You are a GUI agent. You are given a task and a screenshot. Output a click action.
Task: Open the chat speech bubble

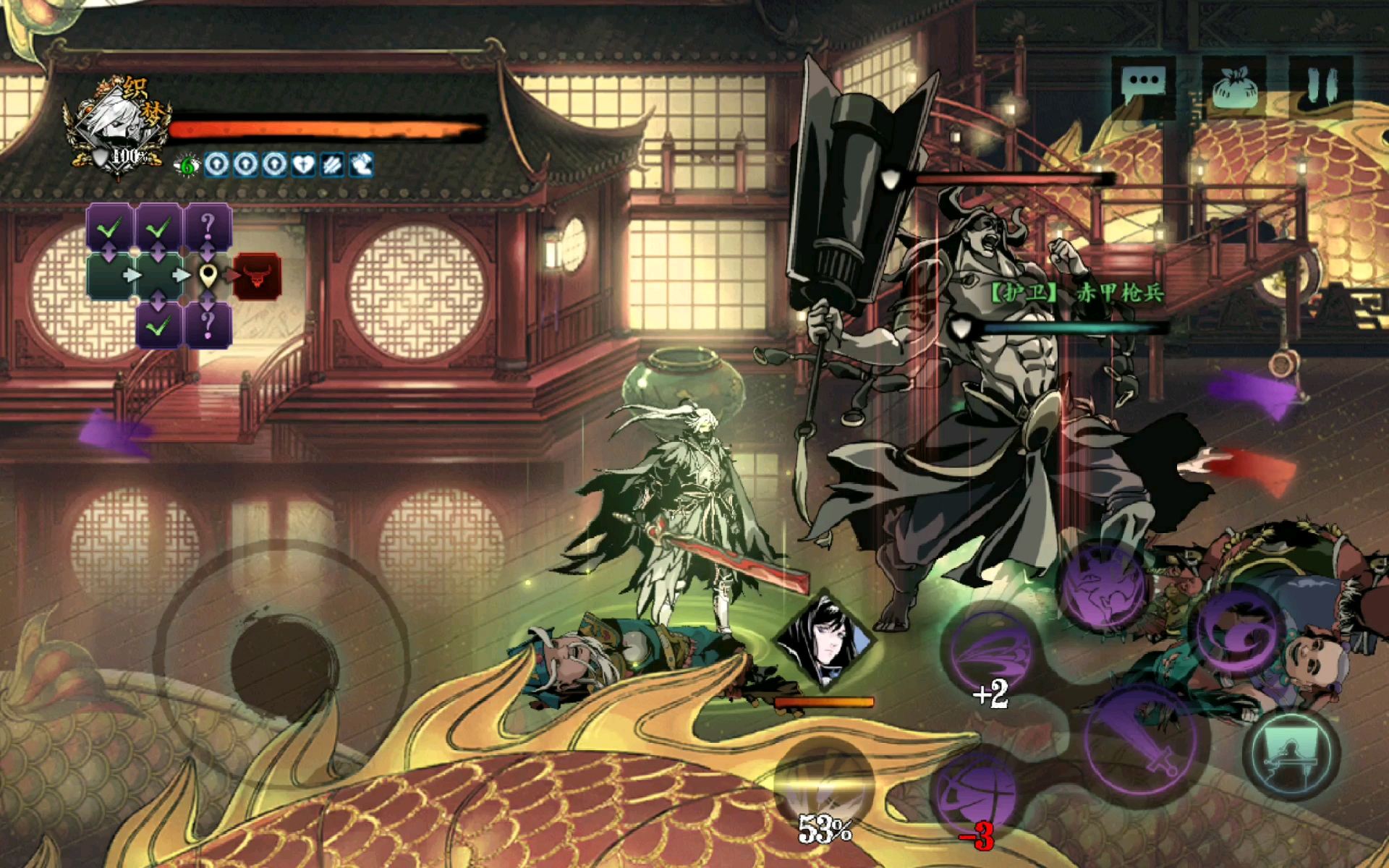(1143, 87)
